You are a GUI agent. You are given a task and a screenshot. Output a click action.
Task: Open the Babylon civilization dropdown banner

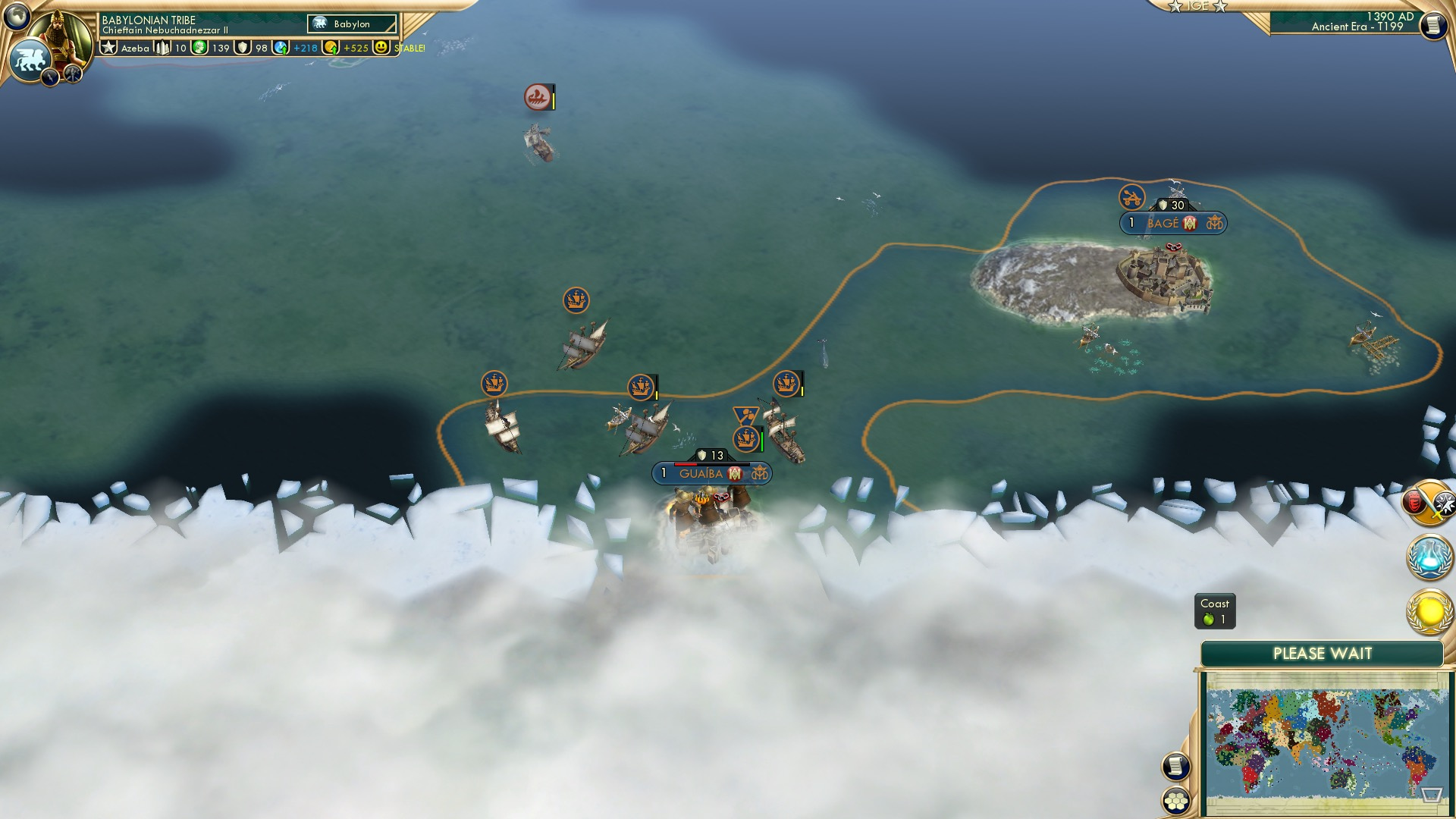[x=350, y=24]
